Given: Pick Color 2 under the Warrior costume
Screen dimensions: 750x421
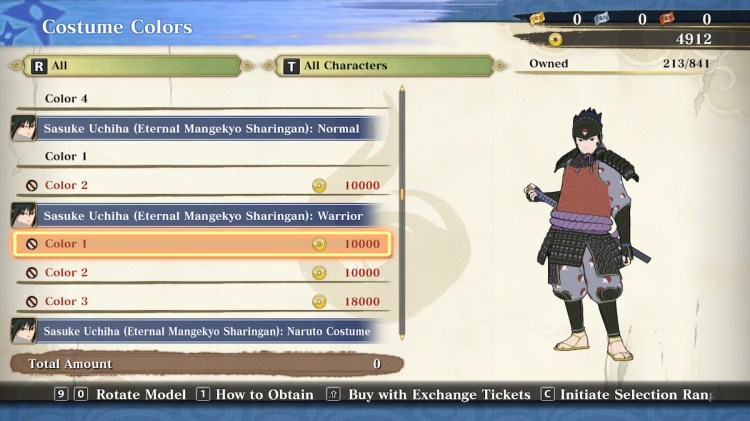Looking at the screenshot, I should click(200, 273).
